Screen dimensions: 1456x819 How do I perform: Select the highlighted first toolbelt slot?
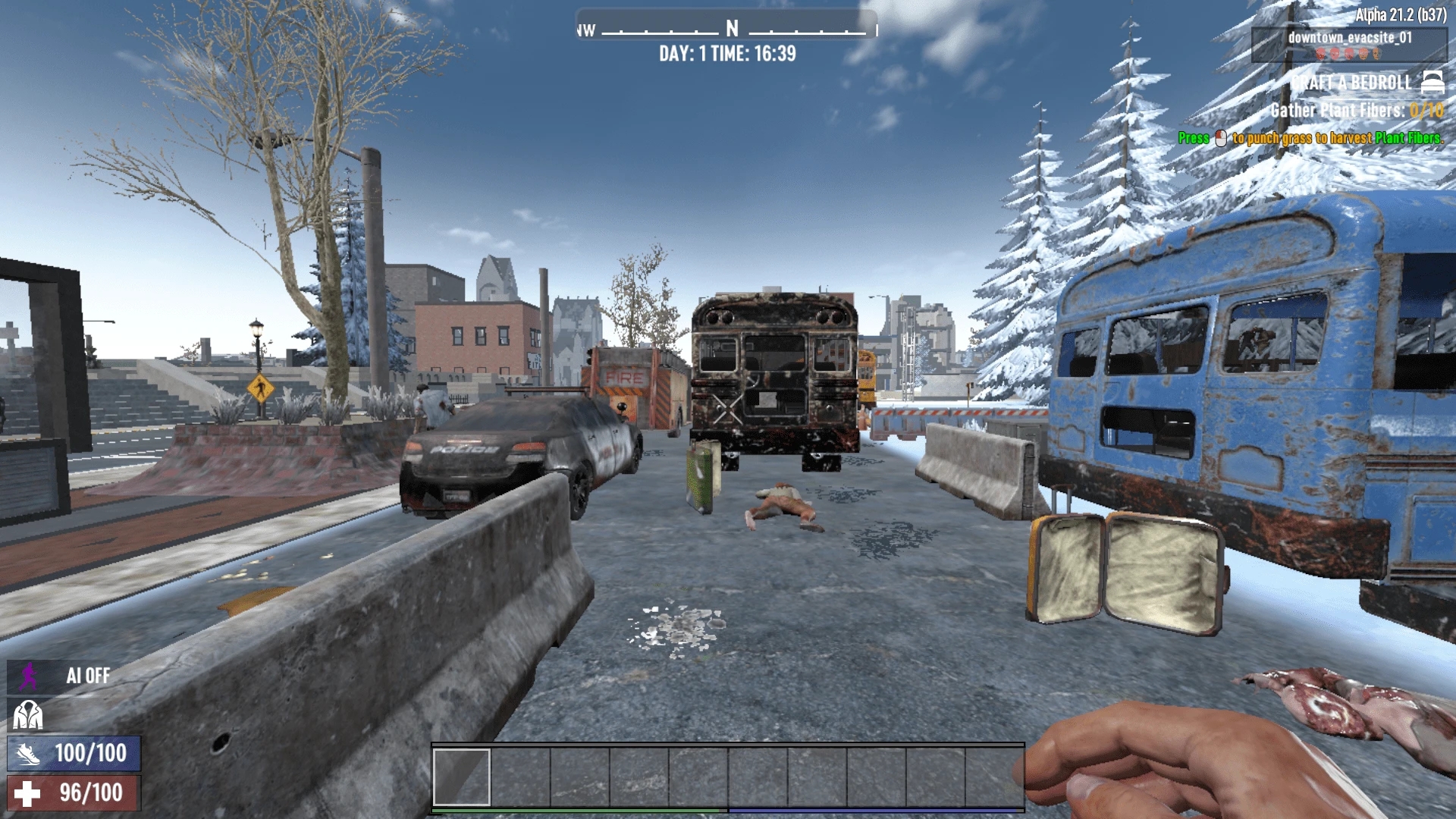pos(461,777)
